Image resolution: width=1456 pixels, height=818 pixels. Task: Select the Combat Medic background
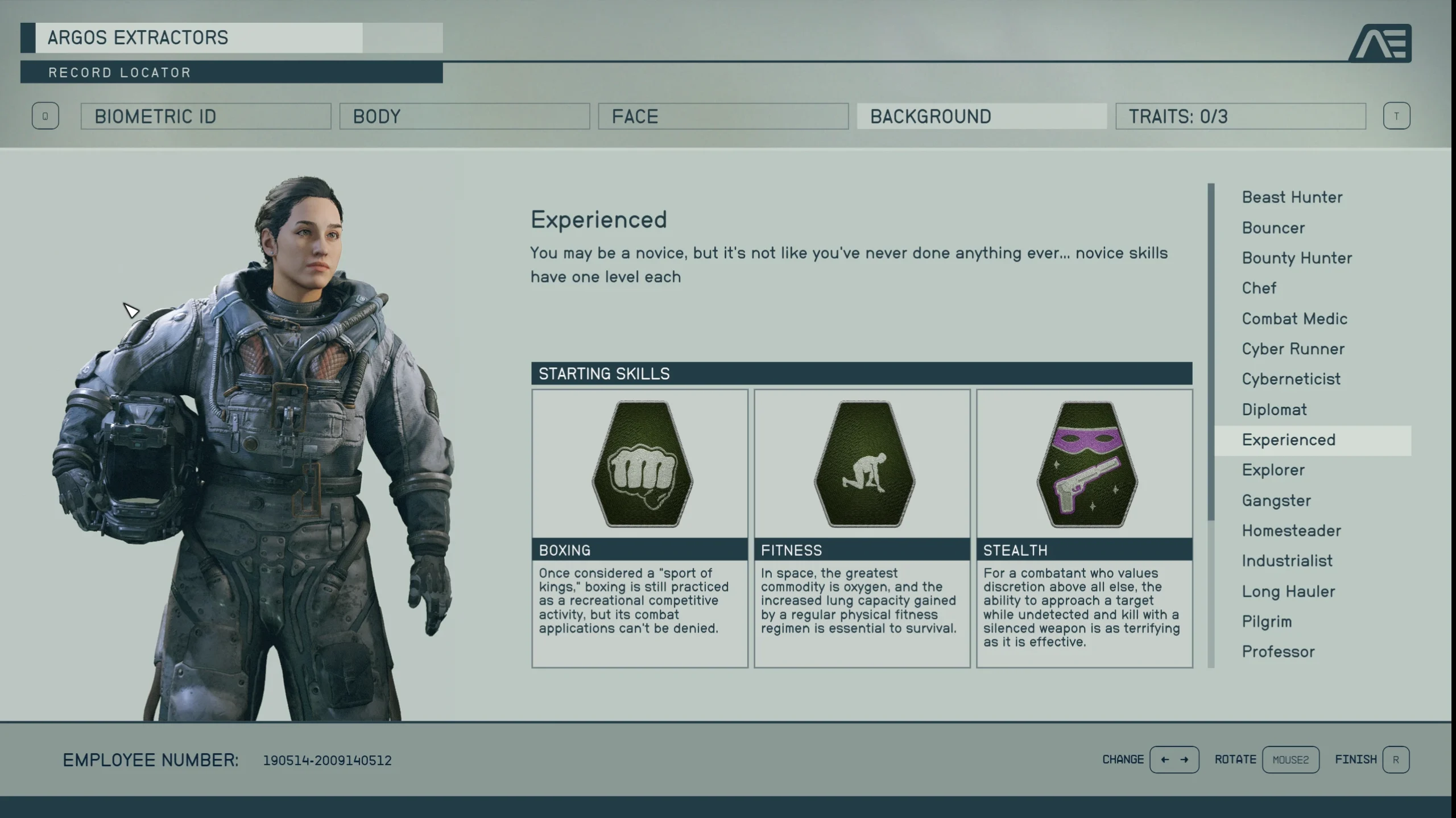(x=1294, y=318)
